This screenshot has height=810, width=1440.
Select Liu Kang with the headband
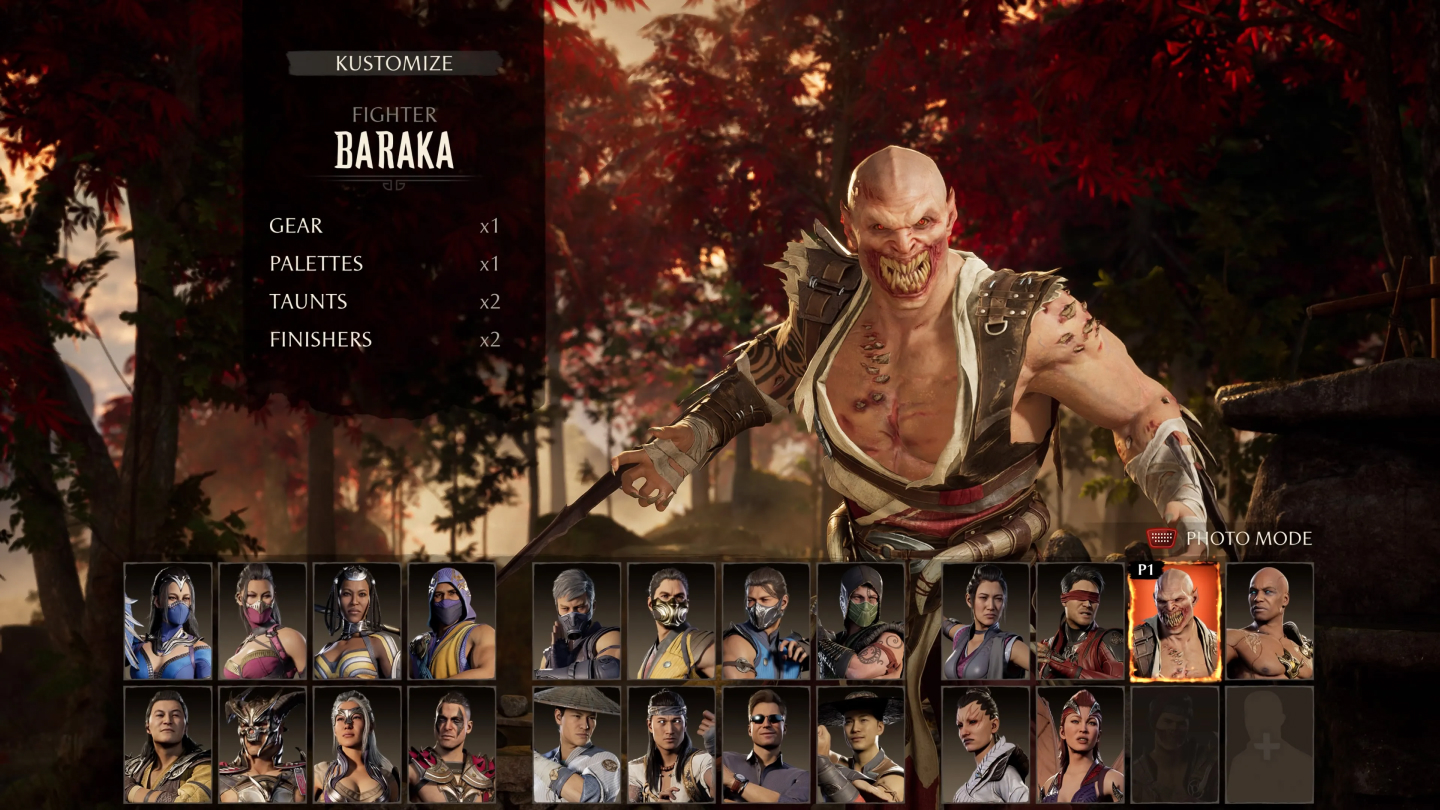pyautogui.click(x=671, y=744)
